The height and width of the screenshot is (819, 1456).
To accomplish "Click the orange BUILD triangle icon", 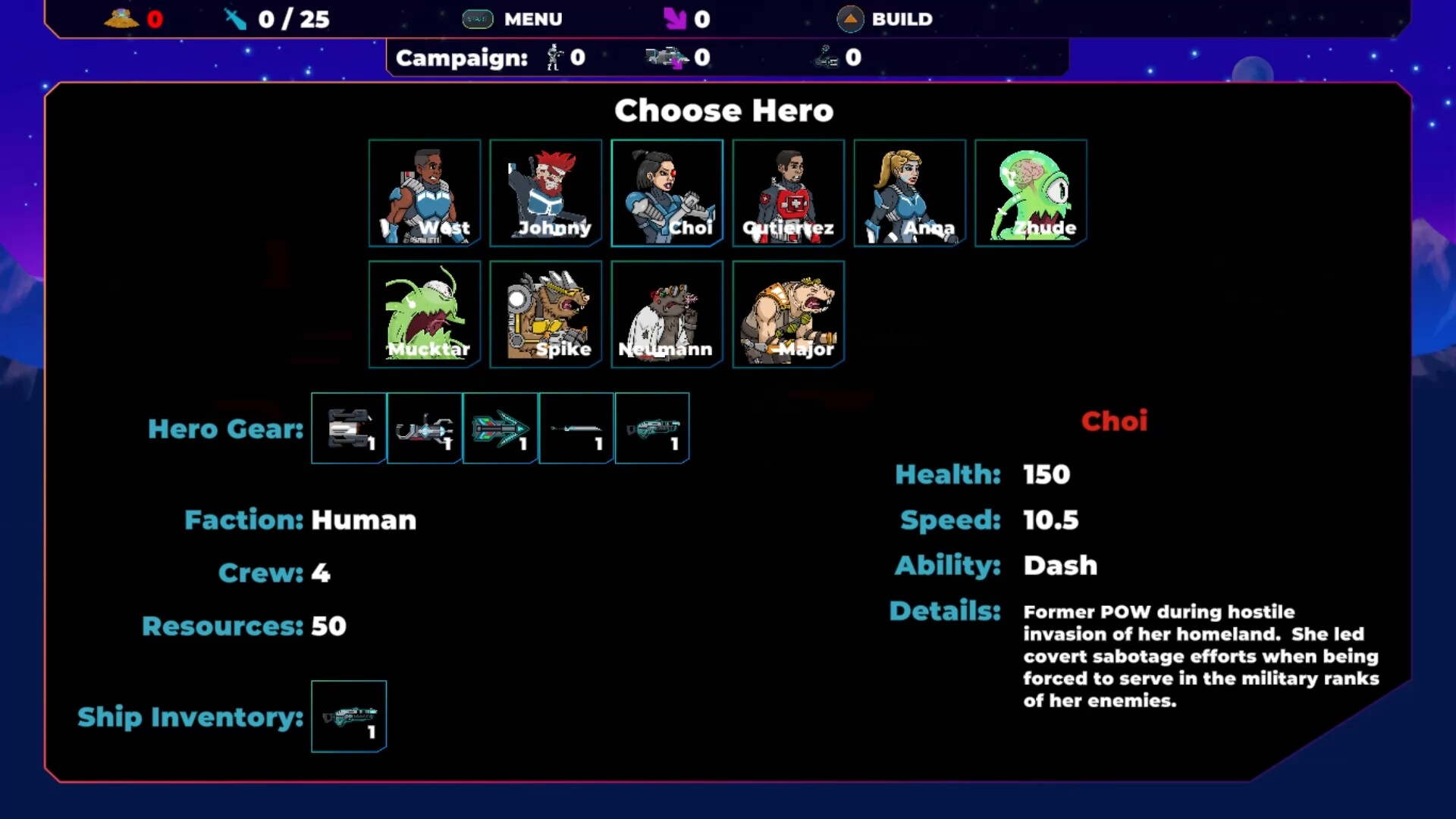I will coord(849,18).
